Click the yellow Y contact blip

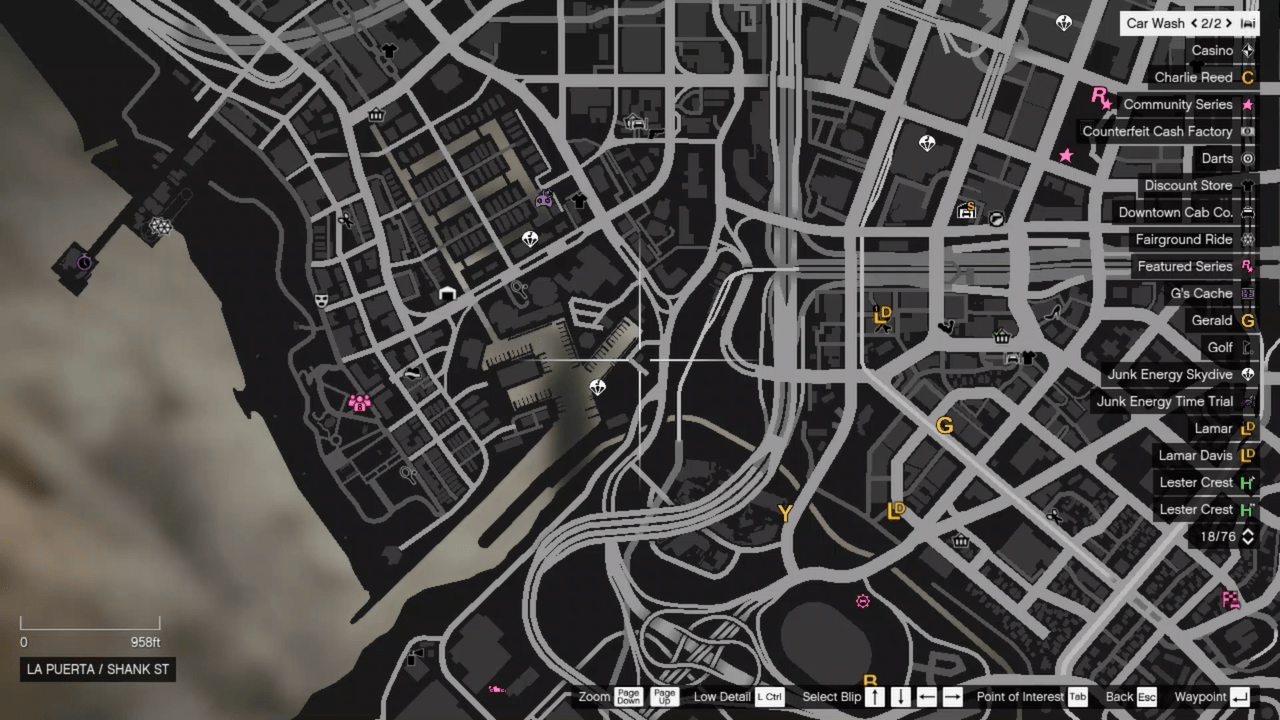coord(785,513)
